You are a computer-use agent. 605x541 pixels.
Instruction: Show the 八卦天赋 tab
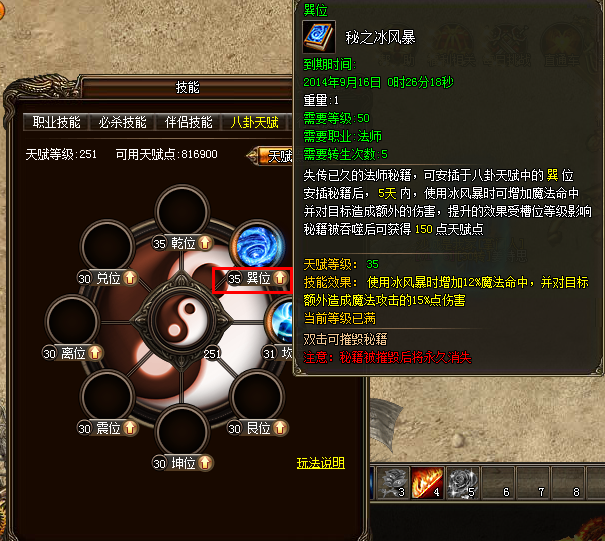click(254, 123)
